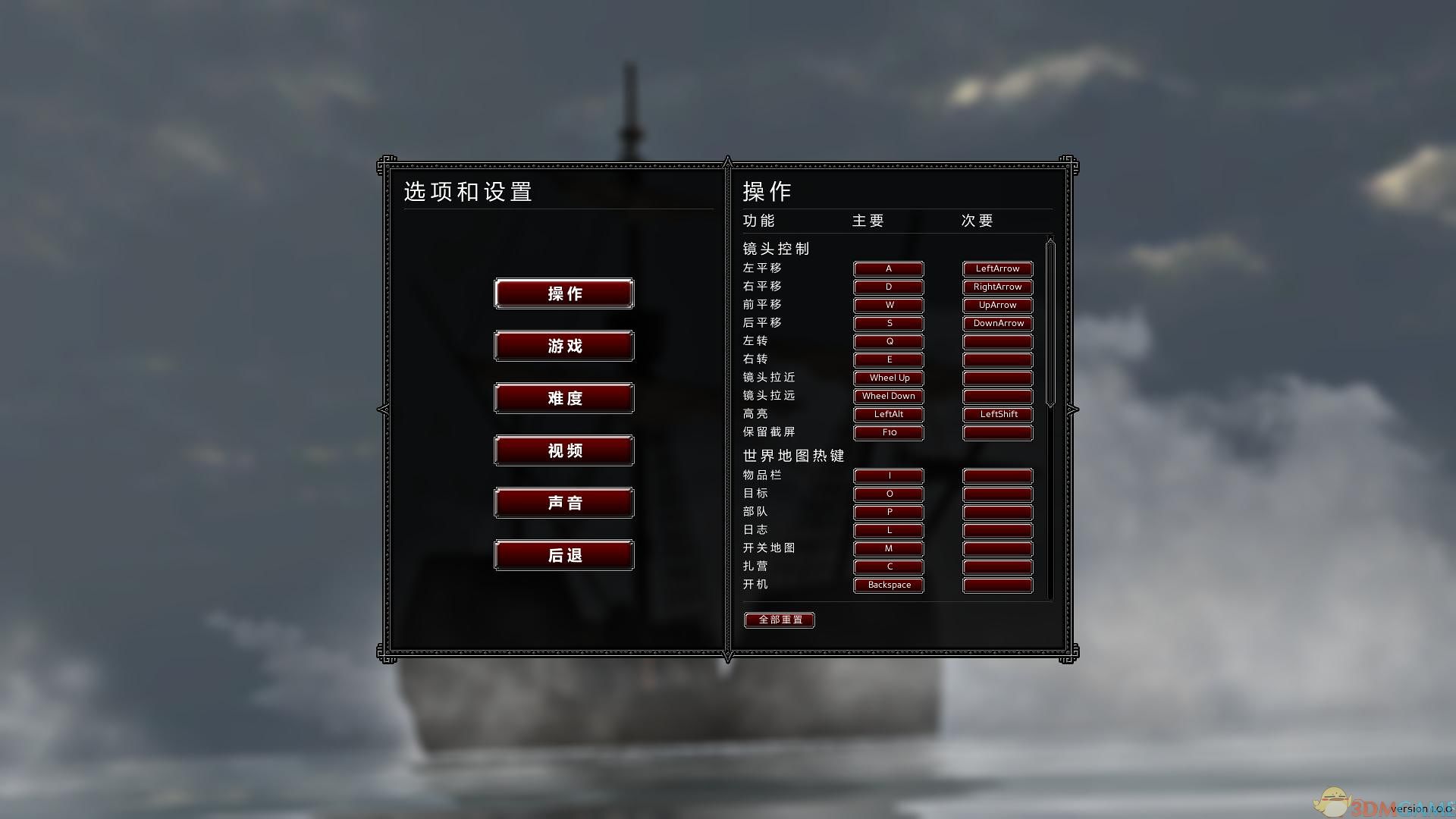Edit the Wheel Up binding for 镜头拉近

pos(888,378)
